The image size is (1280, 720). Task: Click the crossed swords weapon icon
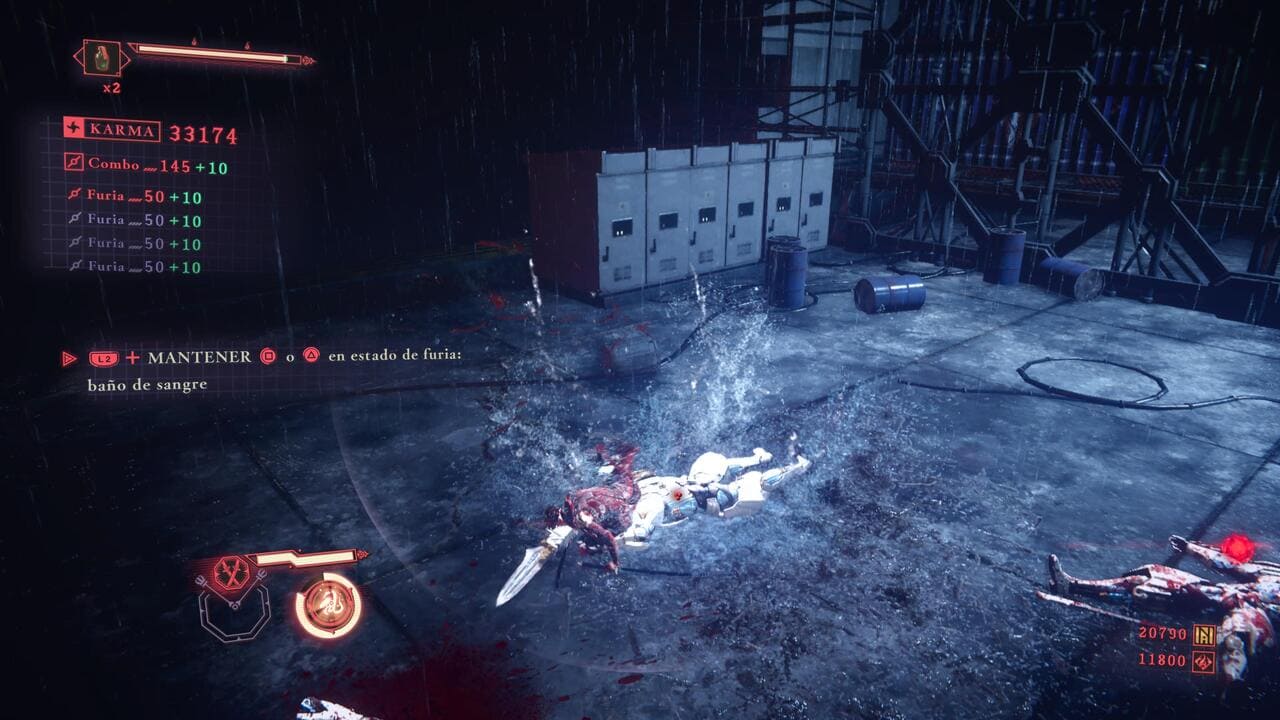point(232,573)
